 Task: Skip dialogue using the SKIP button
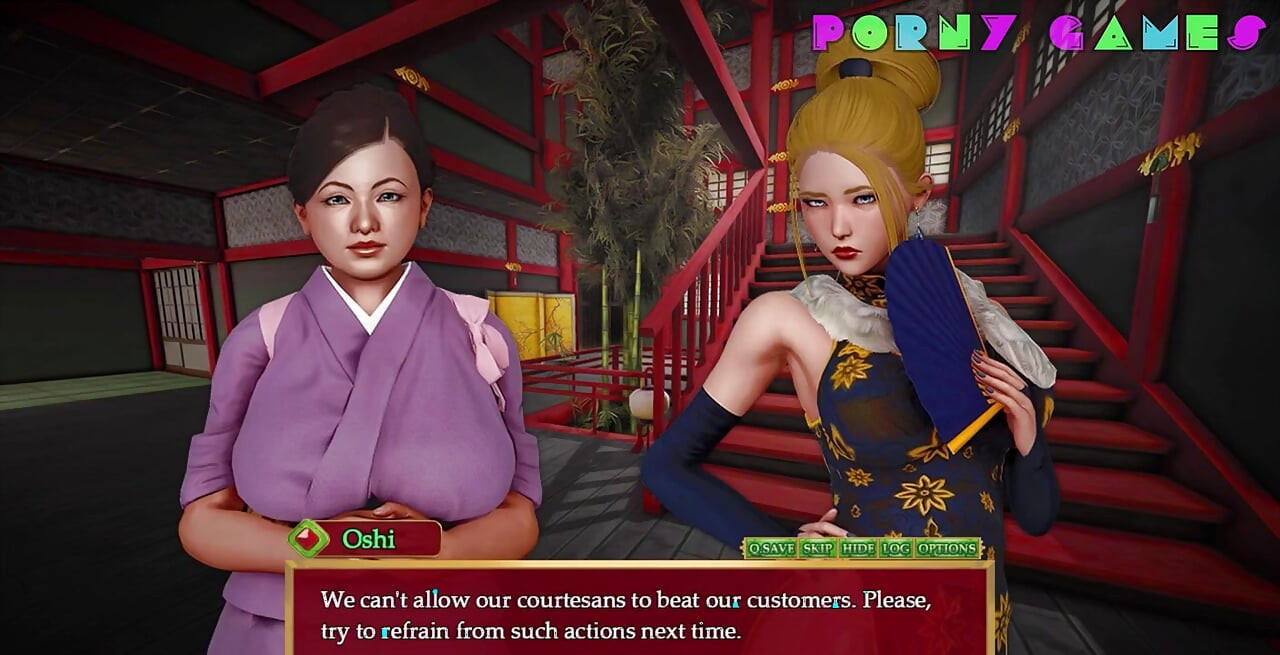pyautogui.click(x=818, y=549)
